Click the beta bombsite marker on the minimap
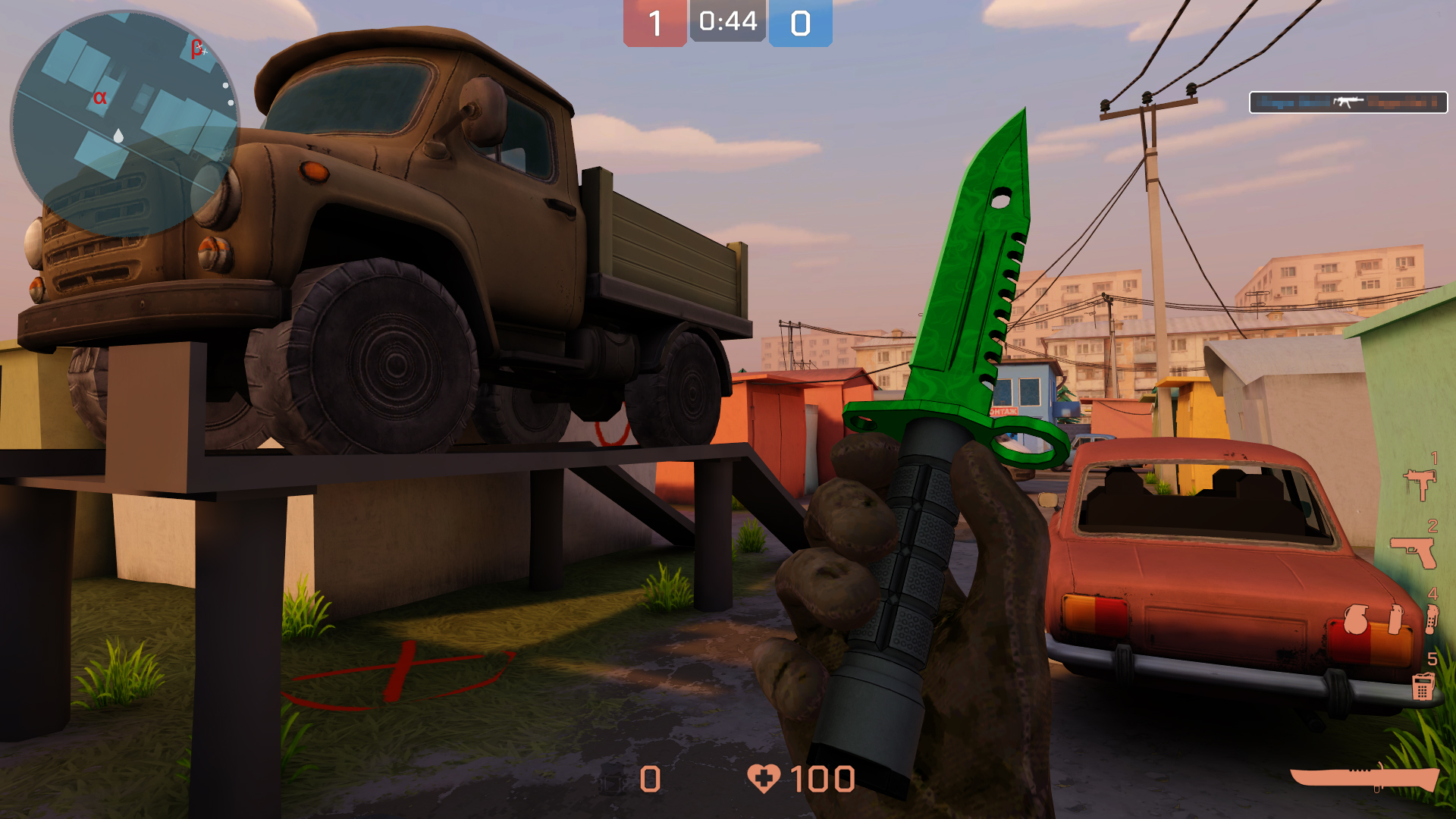Screen dimensions: 1456x819 [196, 49]
